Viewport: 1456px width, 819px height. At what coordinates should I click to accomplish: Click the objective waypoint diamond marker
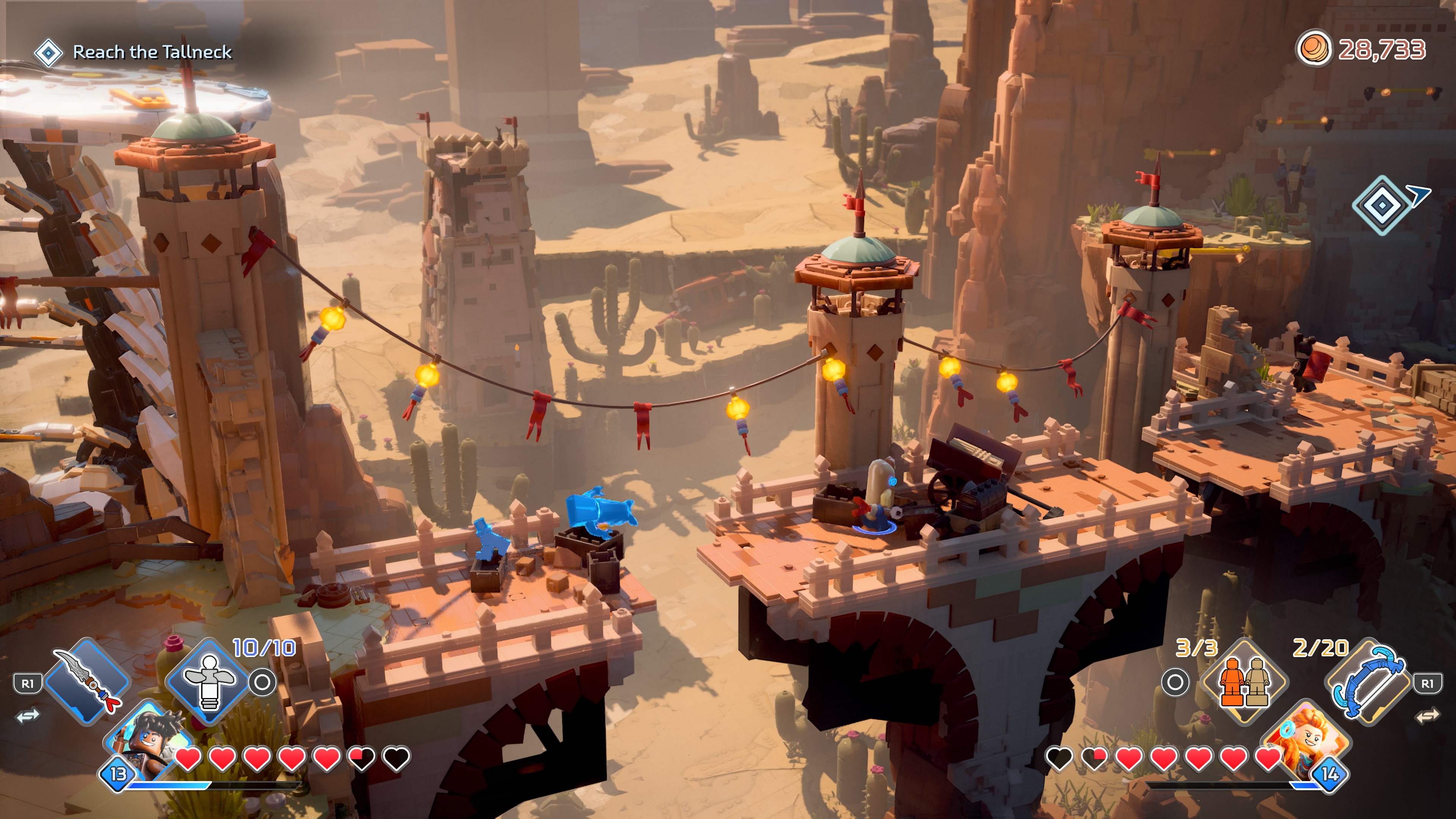tap(1381, 205)
